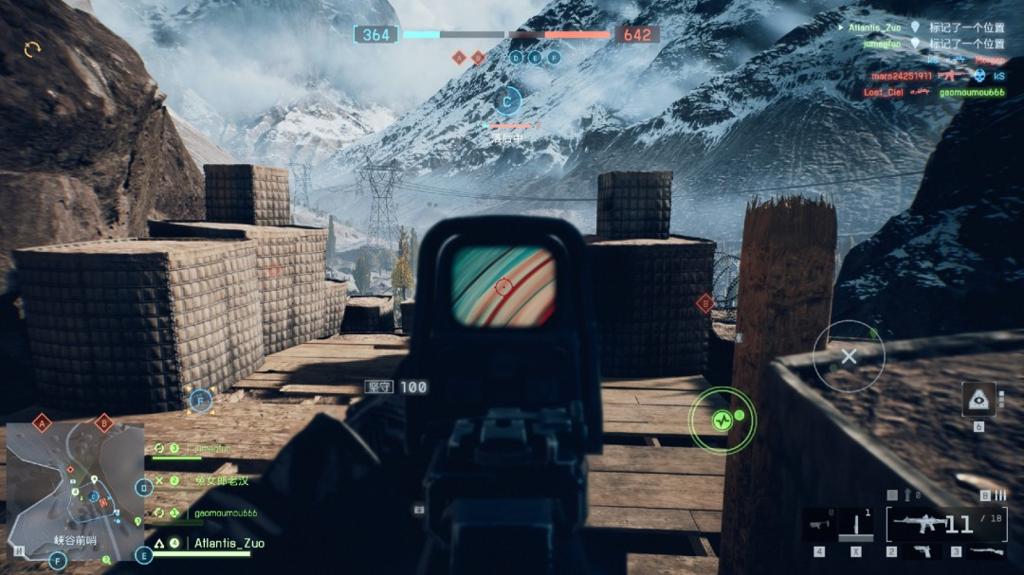The image size is (1024, 575).
Task: Select the red objective B marker above minimap
Action: [x=103, y=422]
